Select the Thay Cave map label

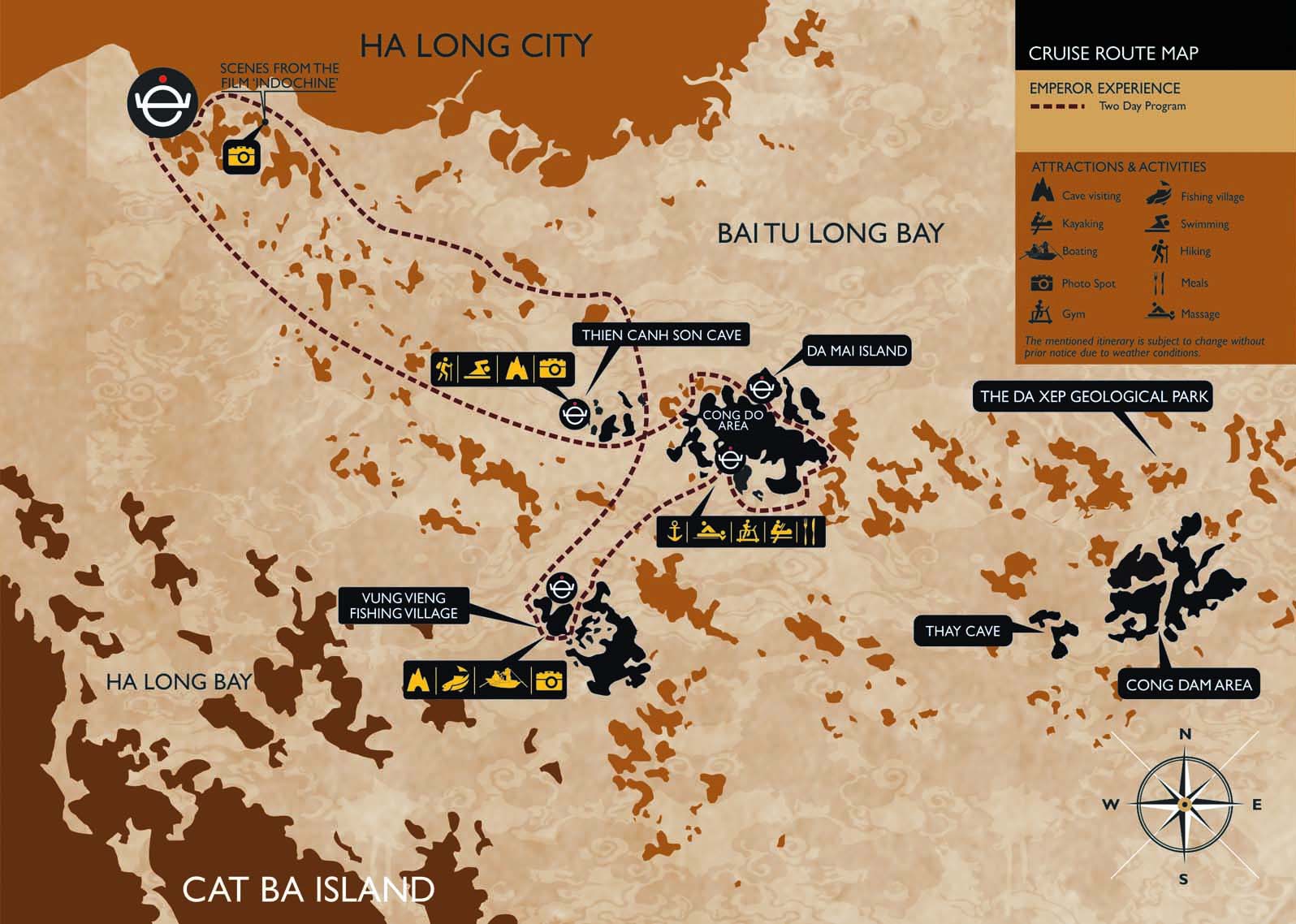[x=962, y=631]
